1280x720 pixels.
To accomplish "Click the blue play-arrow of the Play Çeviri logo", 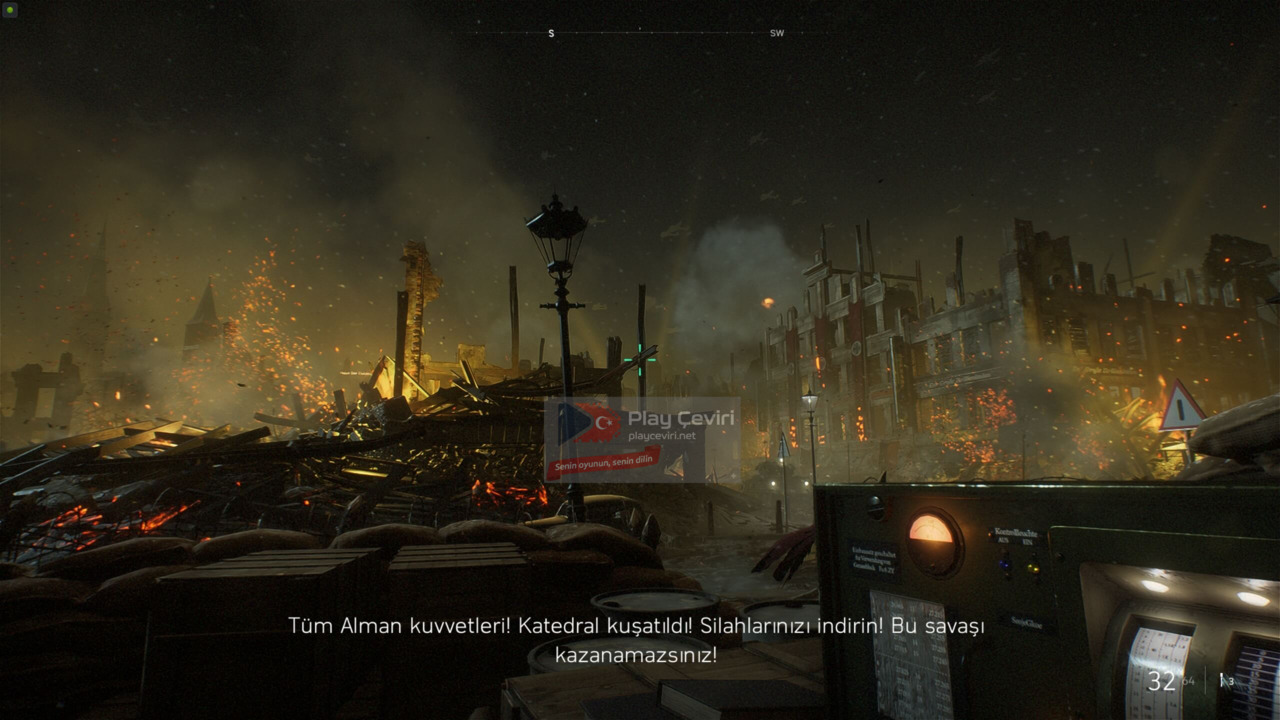I will coord(576,420).
